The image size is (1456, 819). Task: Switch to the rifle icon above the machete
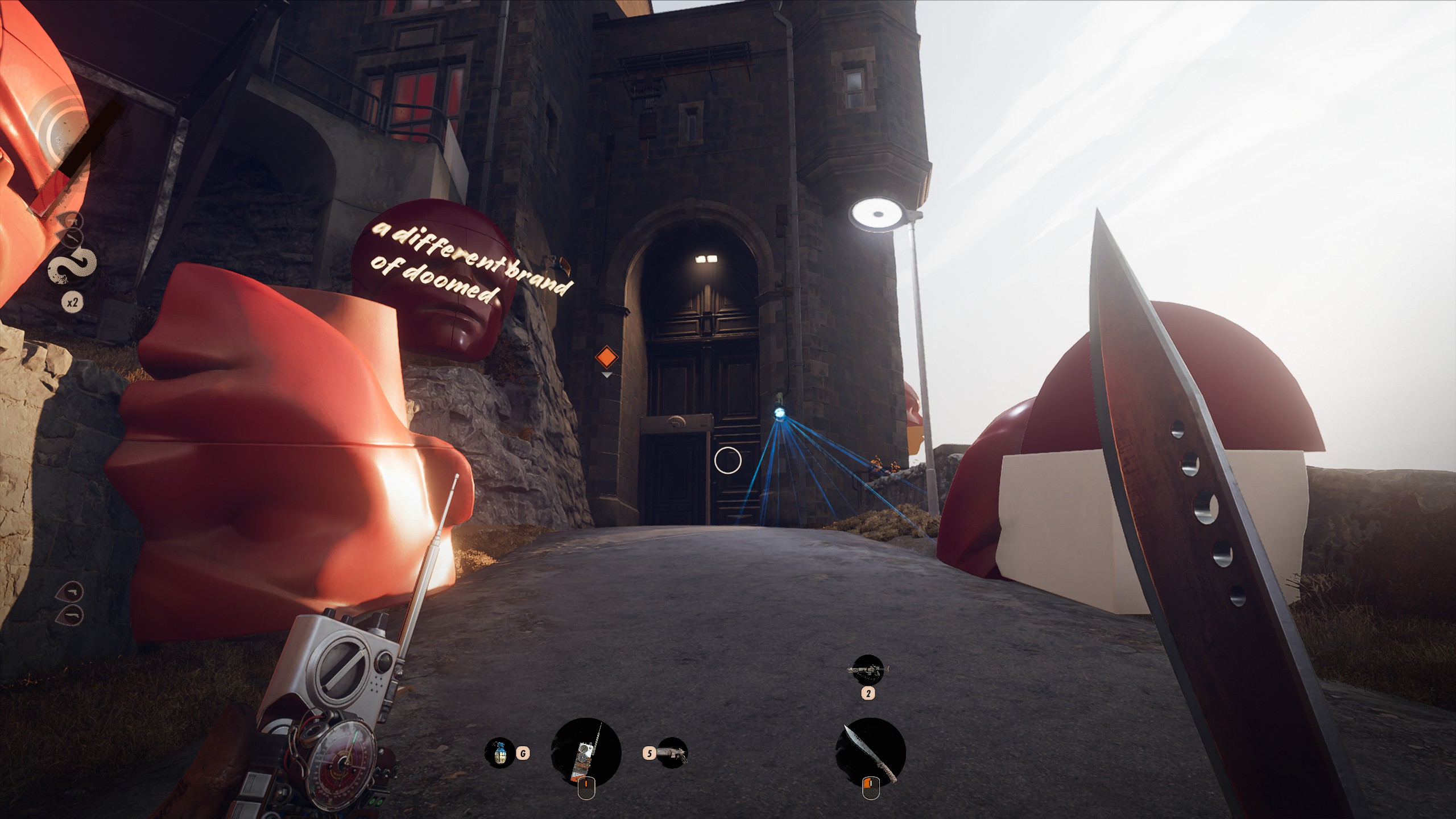click(x=868, y=670)
